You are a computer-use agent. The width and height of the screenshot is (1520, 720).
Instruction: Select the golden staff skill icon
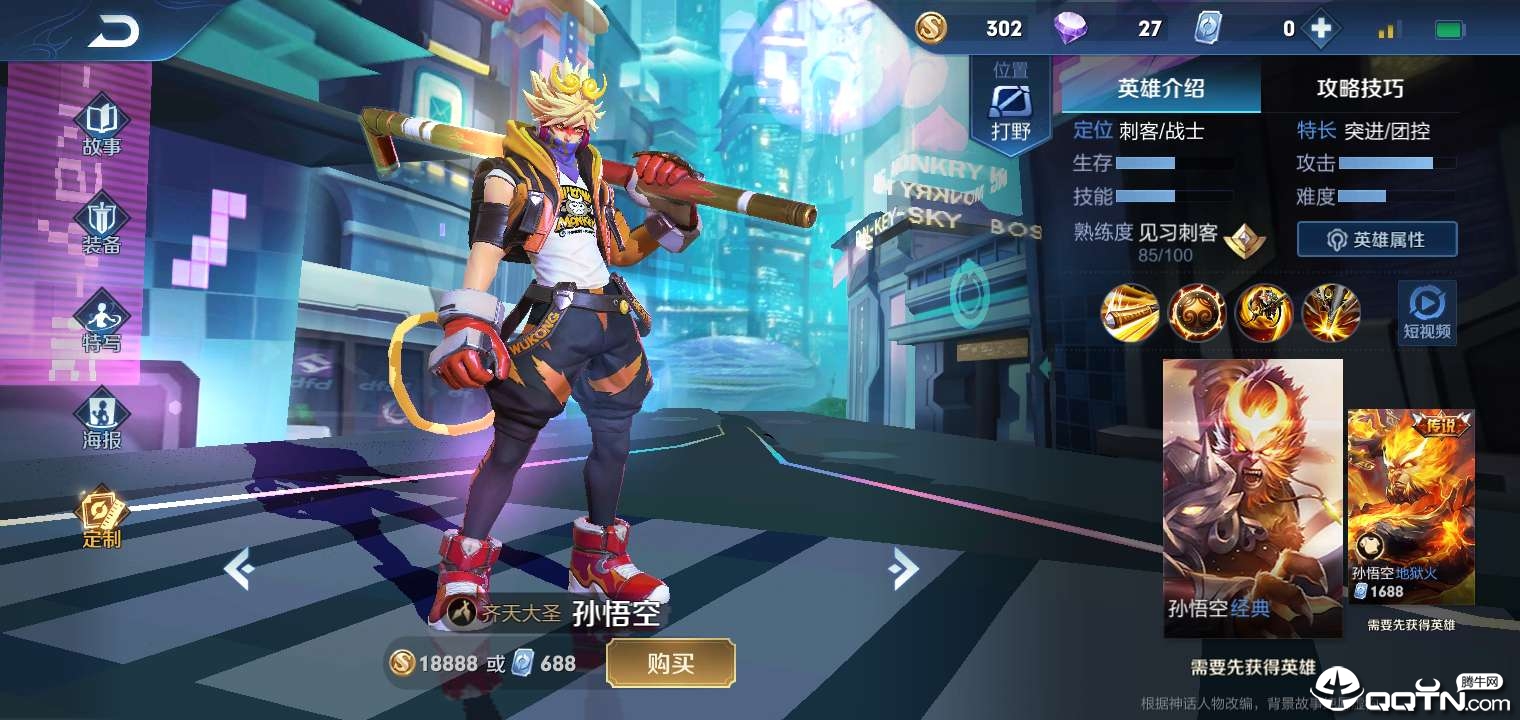[x=1130, y=313]
